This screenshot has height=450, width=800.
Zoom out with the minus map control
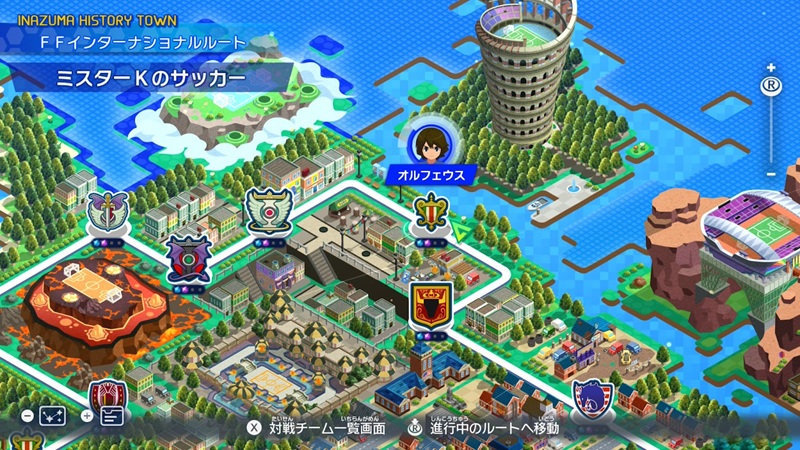point(770,173)
